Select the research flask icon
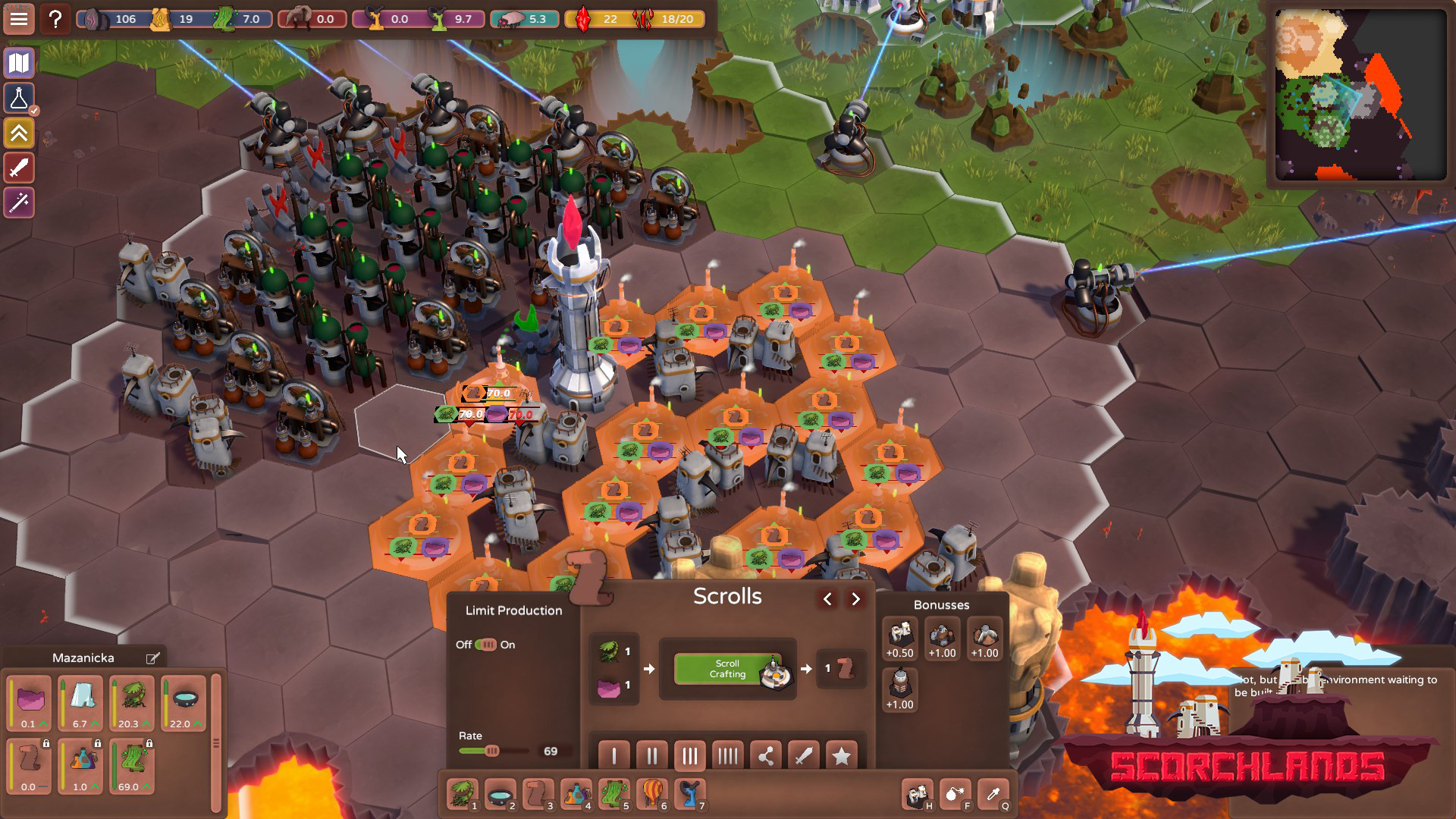 coord(18,98)
